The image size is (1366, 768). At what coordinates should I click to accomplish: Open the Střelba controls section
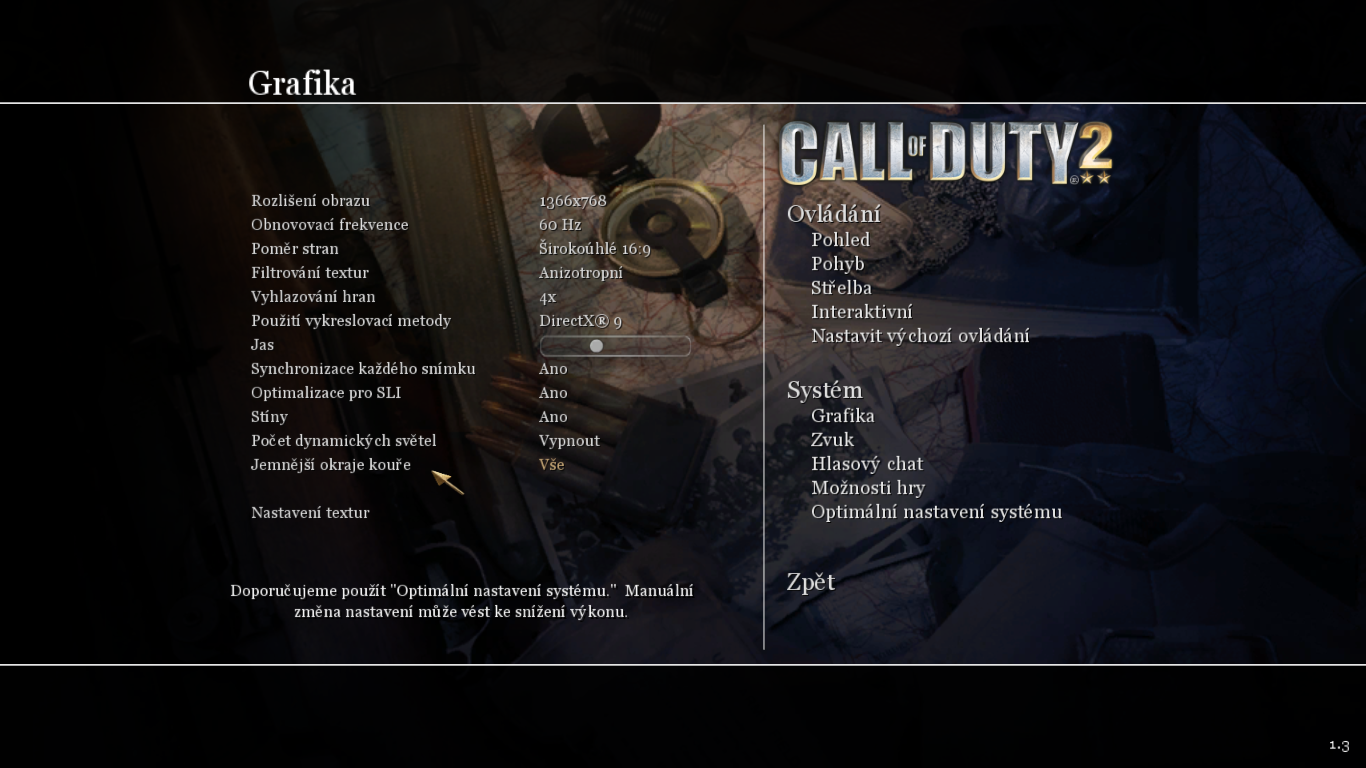point(841,288)
